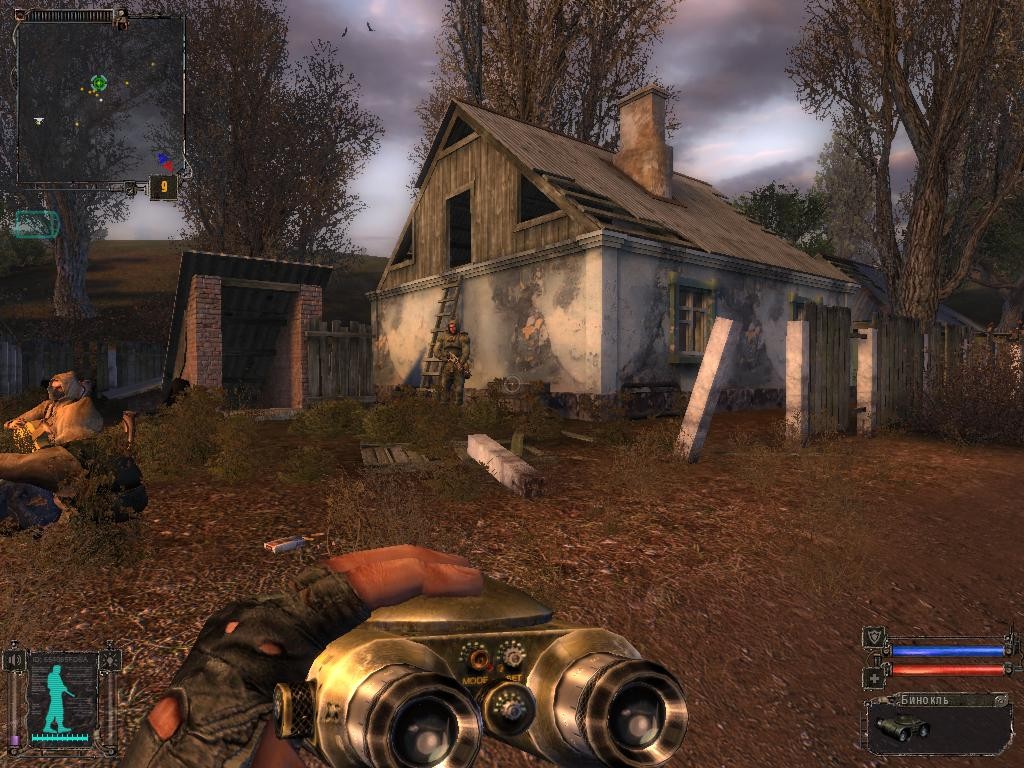Click the health cross icon
Screen dimensions: 1024x768
click(x=872, y=677)
